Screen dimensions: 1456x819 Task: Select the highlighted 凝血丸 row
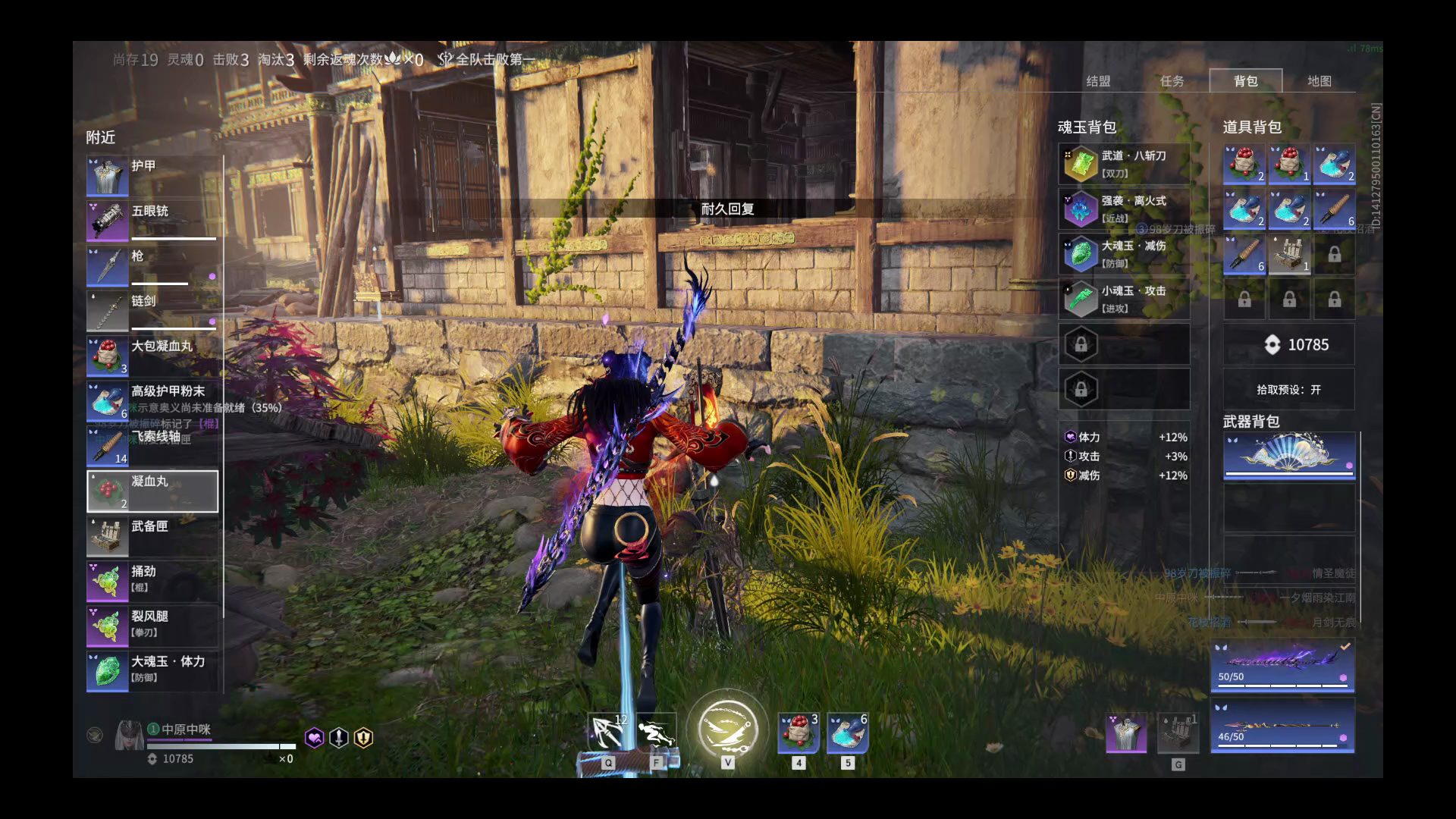[x=152, y=491]
